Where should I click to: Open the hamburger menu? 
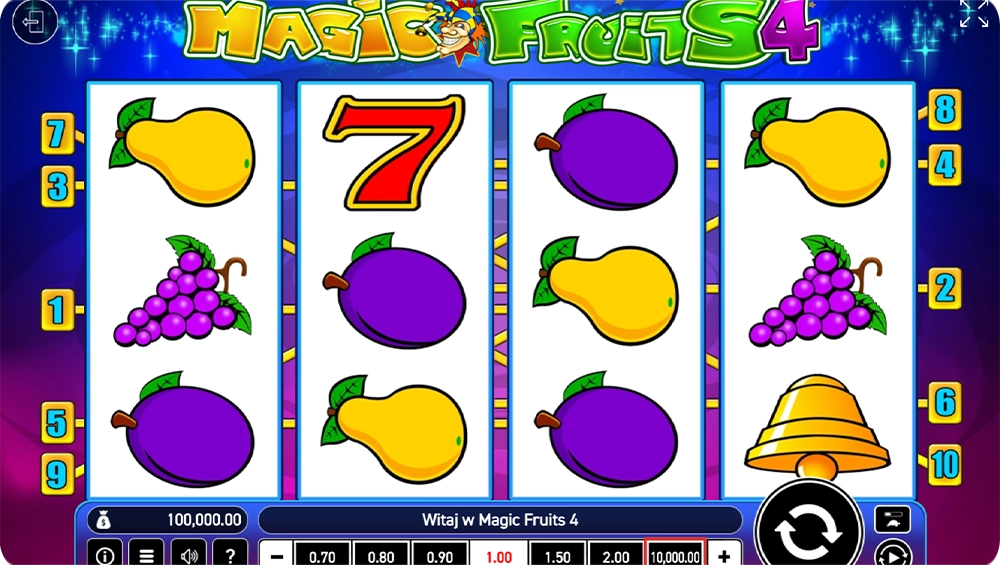point(146,554)
